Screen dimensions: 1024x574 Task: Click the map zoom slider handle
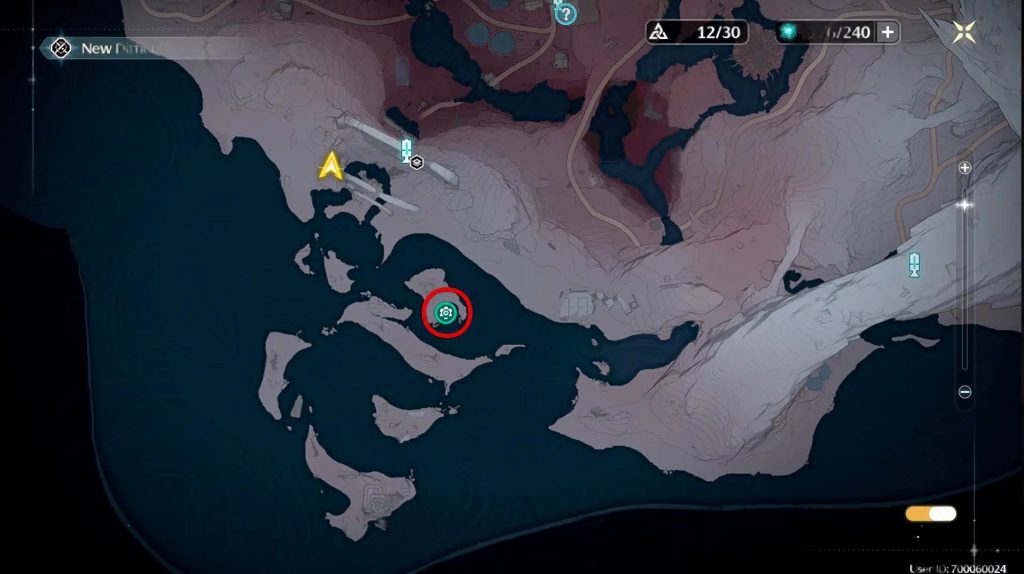coord(965,205)
